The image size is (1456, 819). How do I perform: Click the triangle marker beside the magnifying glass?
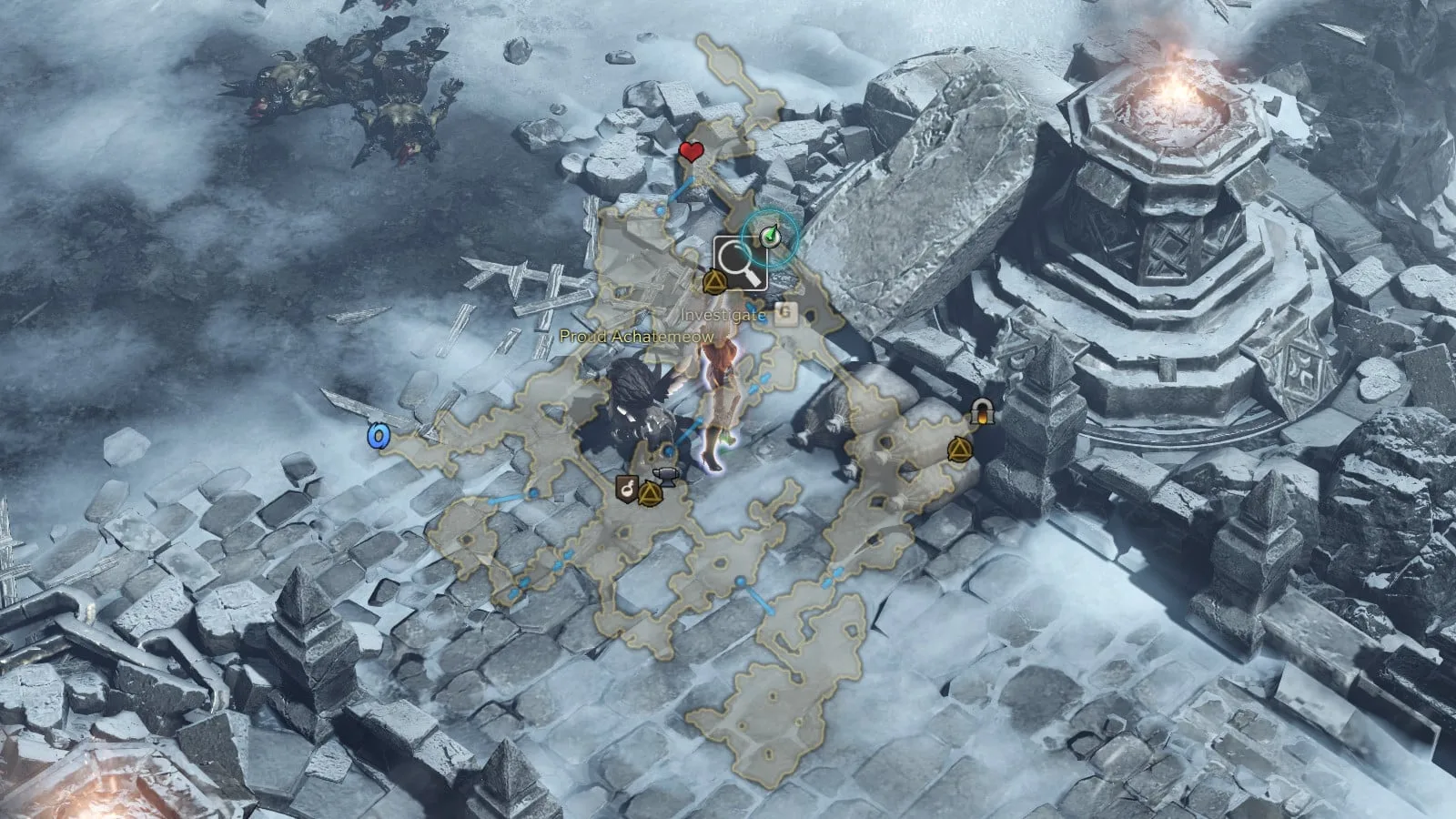tap(713, 282)
